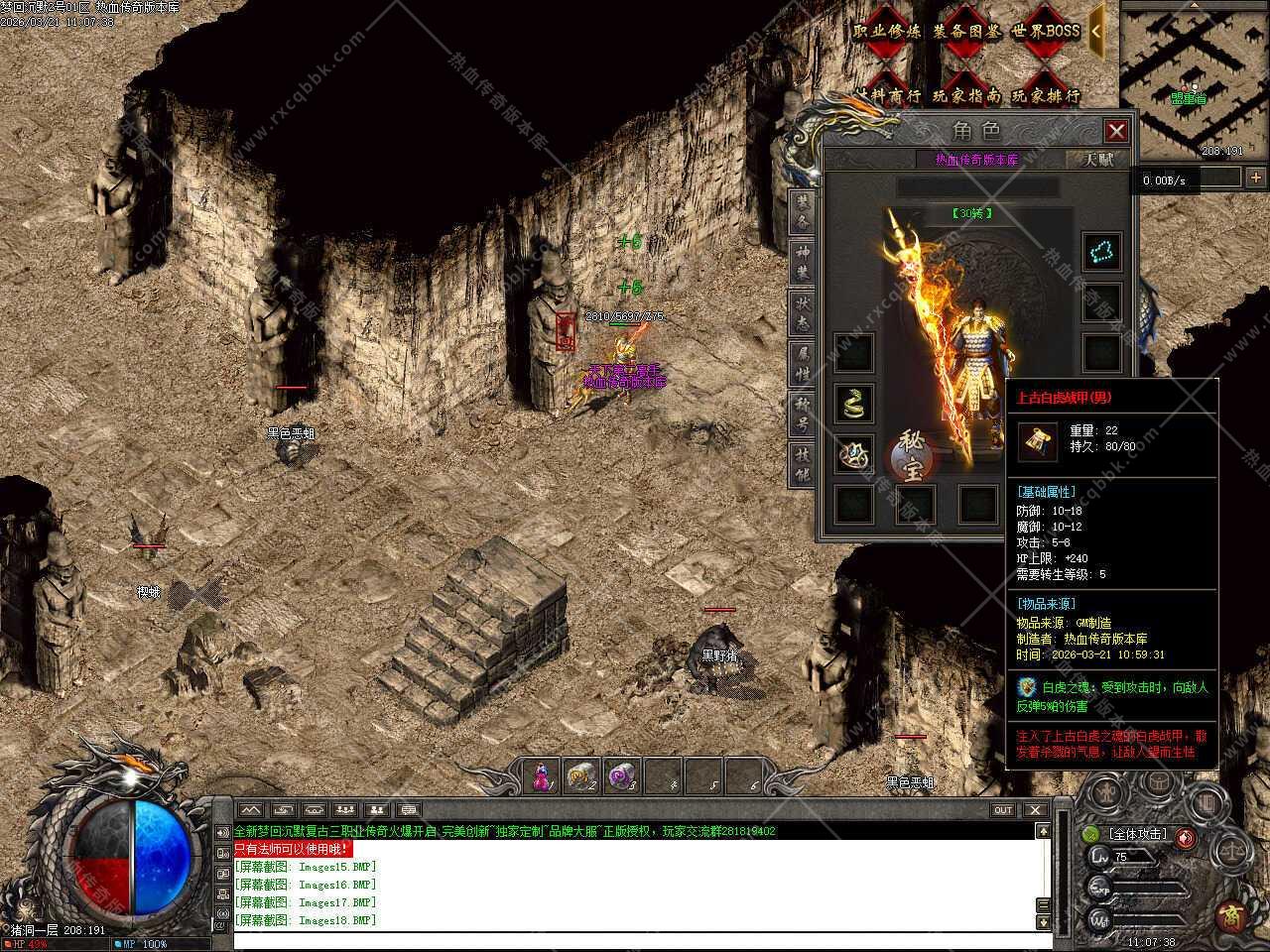Screen dimensions: 1270x952
Task: Open the 玩家指南 player guide
Action: (967, 96)
